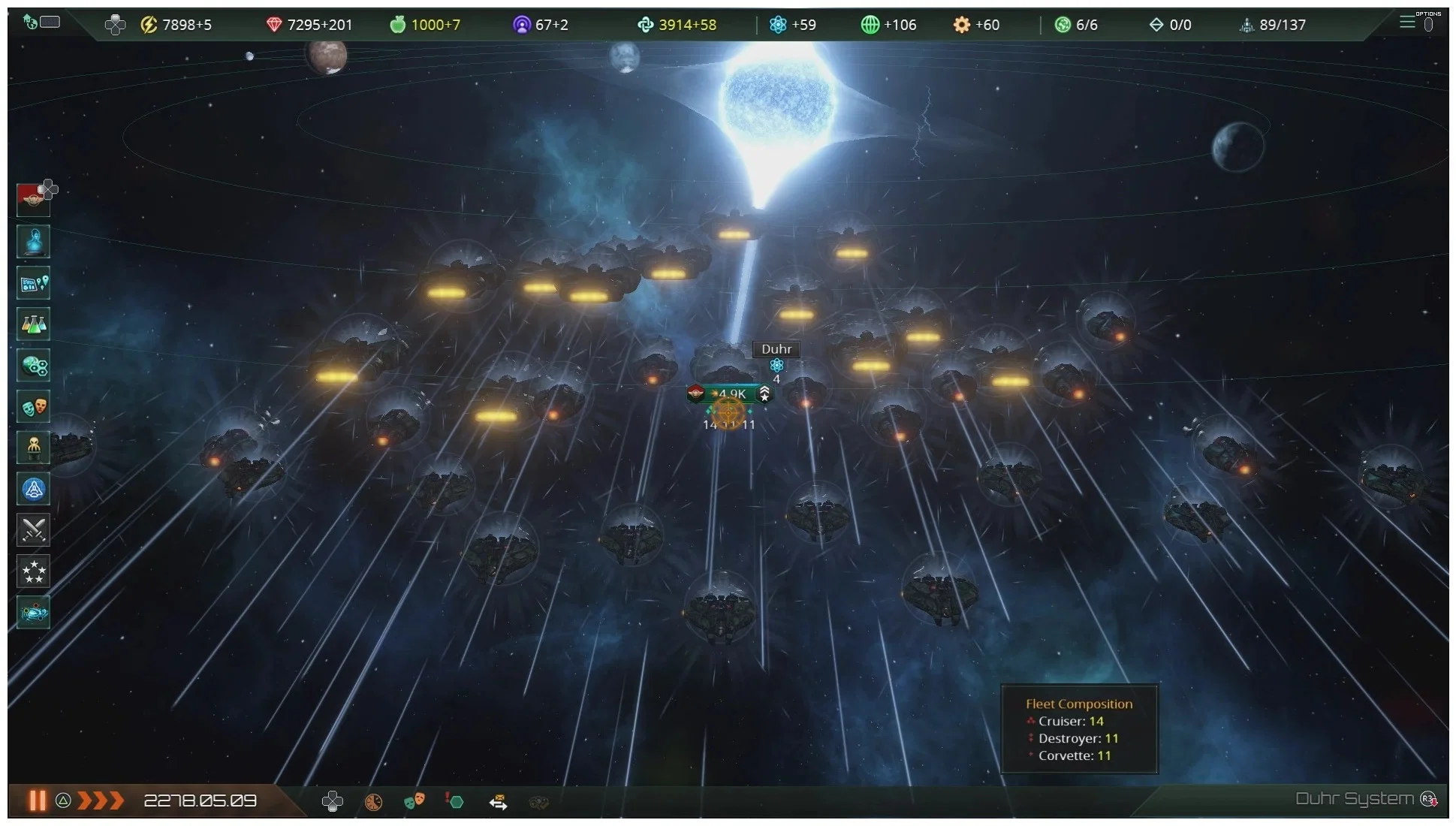Screen dimensions: 1456x826
Task: Open the galaxy map icon in sidebar
Action: [33, 613]
